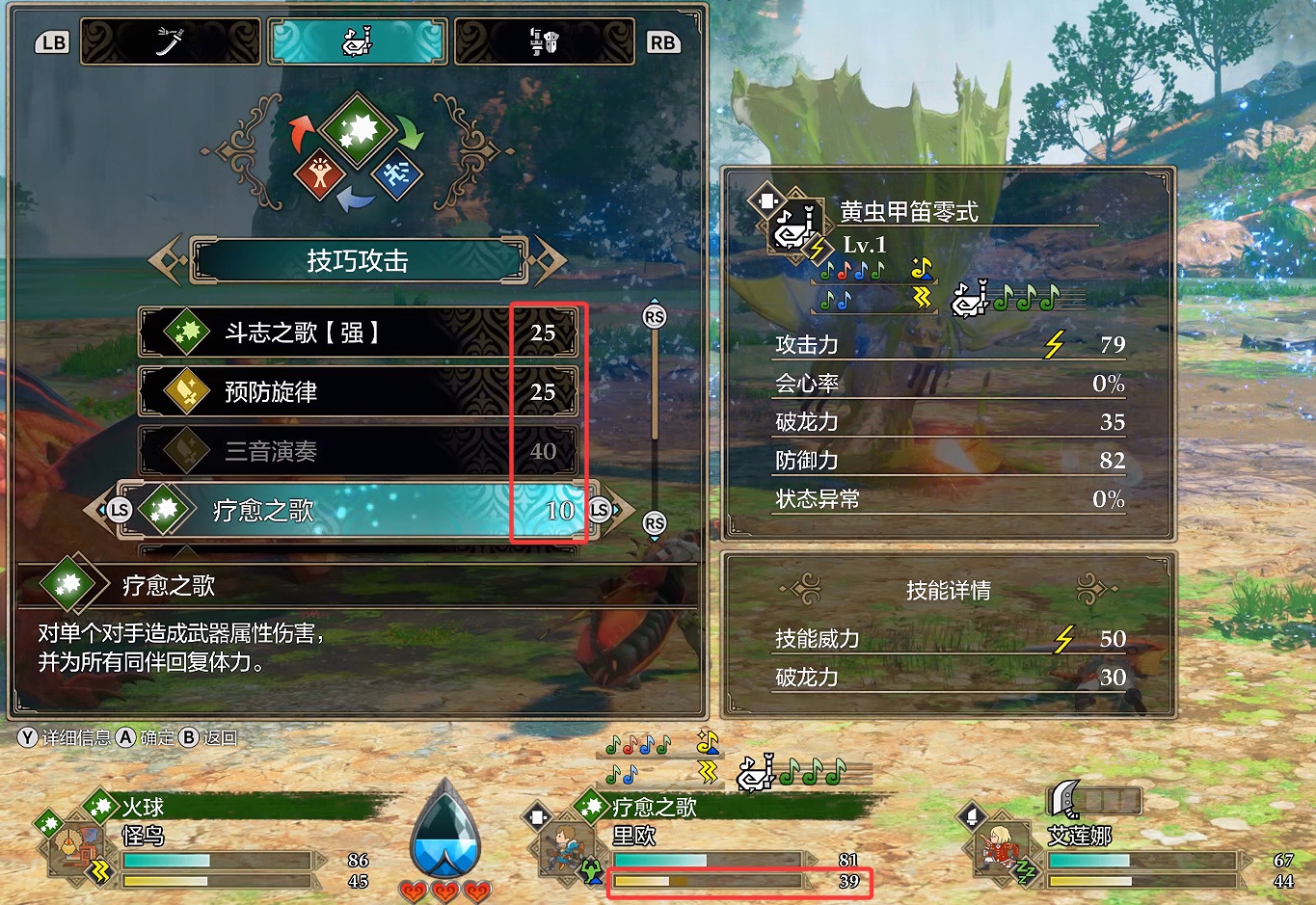The height and width of the screenshot is (905, 1316).
Task: Click the left arrow beside 技巧攻击
Action: coord(166,260)
